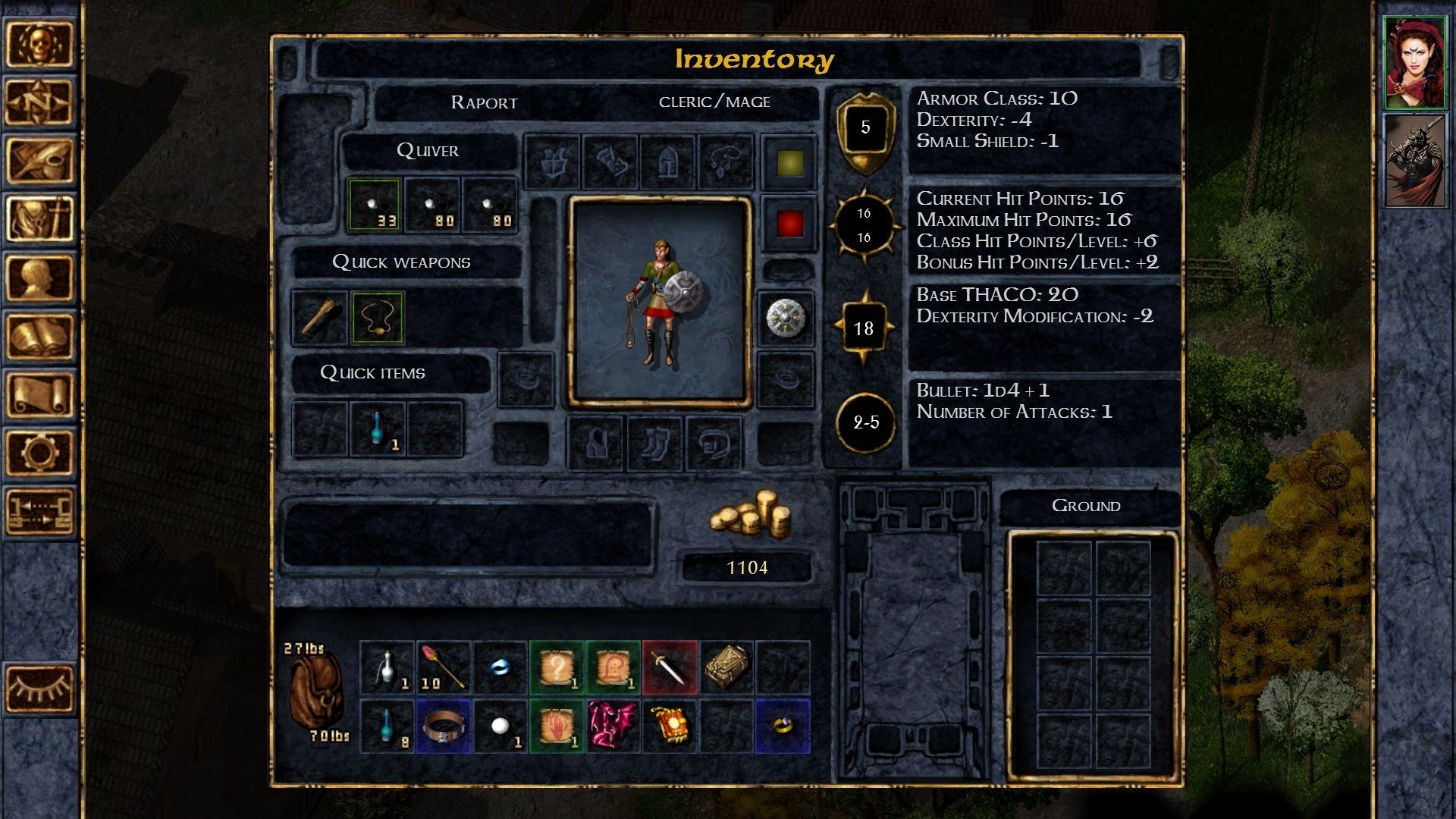Click the multiplayer connection icon
This screenshot has height=819, width=1456.
tap(42, 508)
